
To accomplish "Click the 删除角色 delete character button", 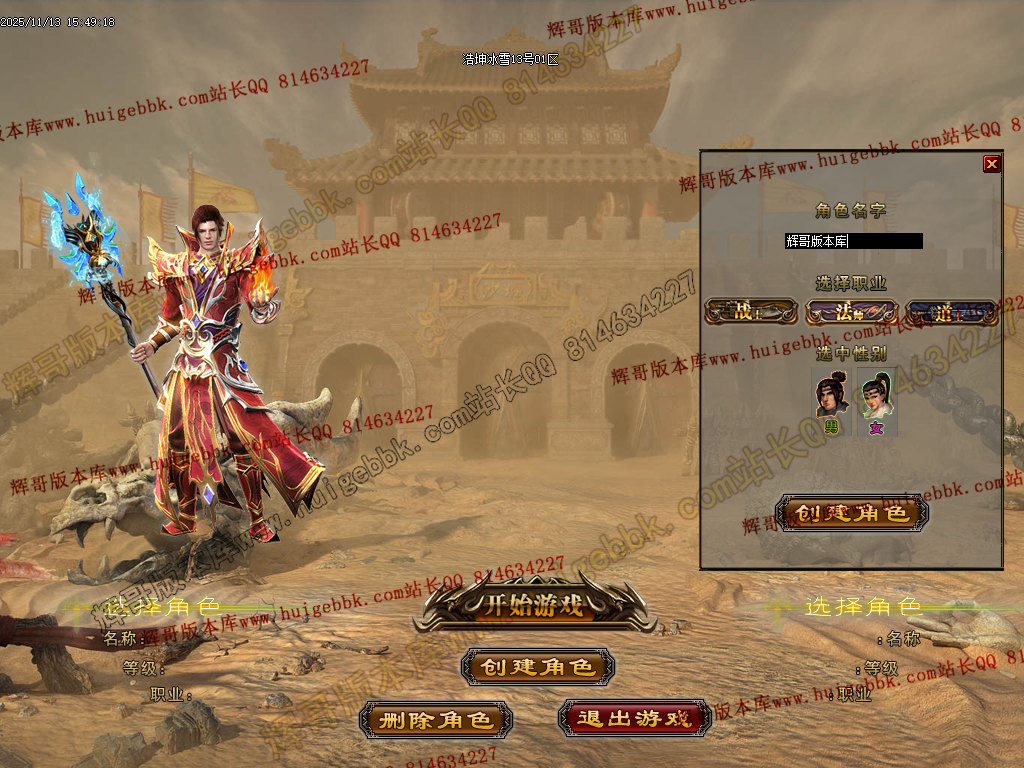I will 436,720.
